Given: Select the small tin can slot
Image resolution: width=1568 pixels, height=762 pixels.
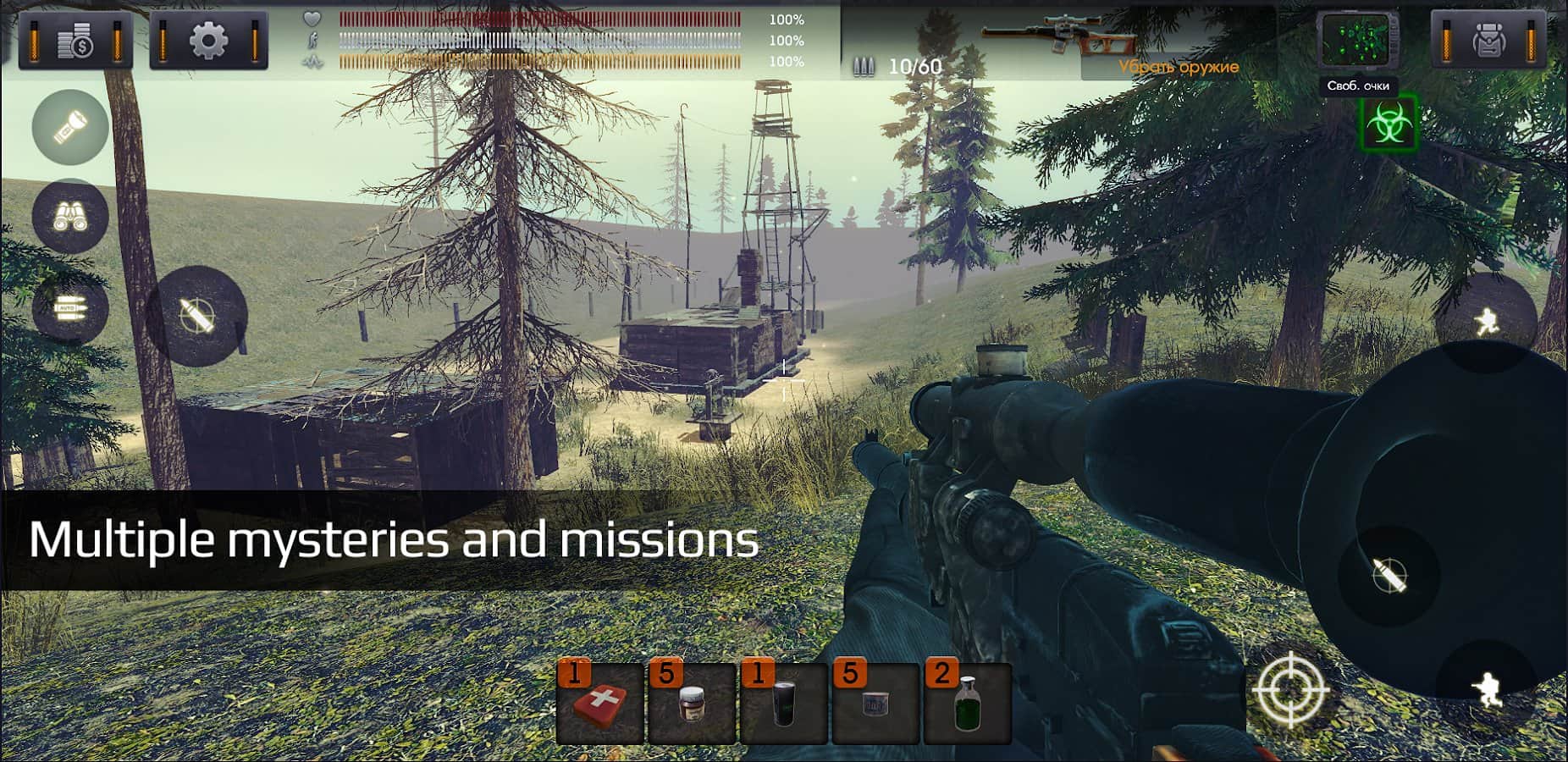Looking at the screenshot, I should click(875, 704).
